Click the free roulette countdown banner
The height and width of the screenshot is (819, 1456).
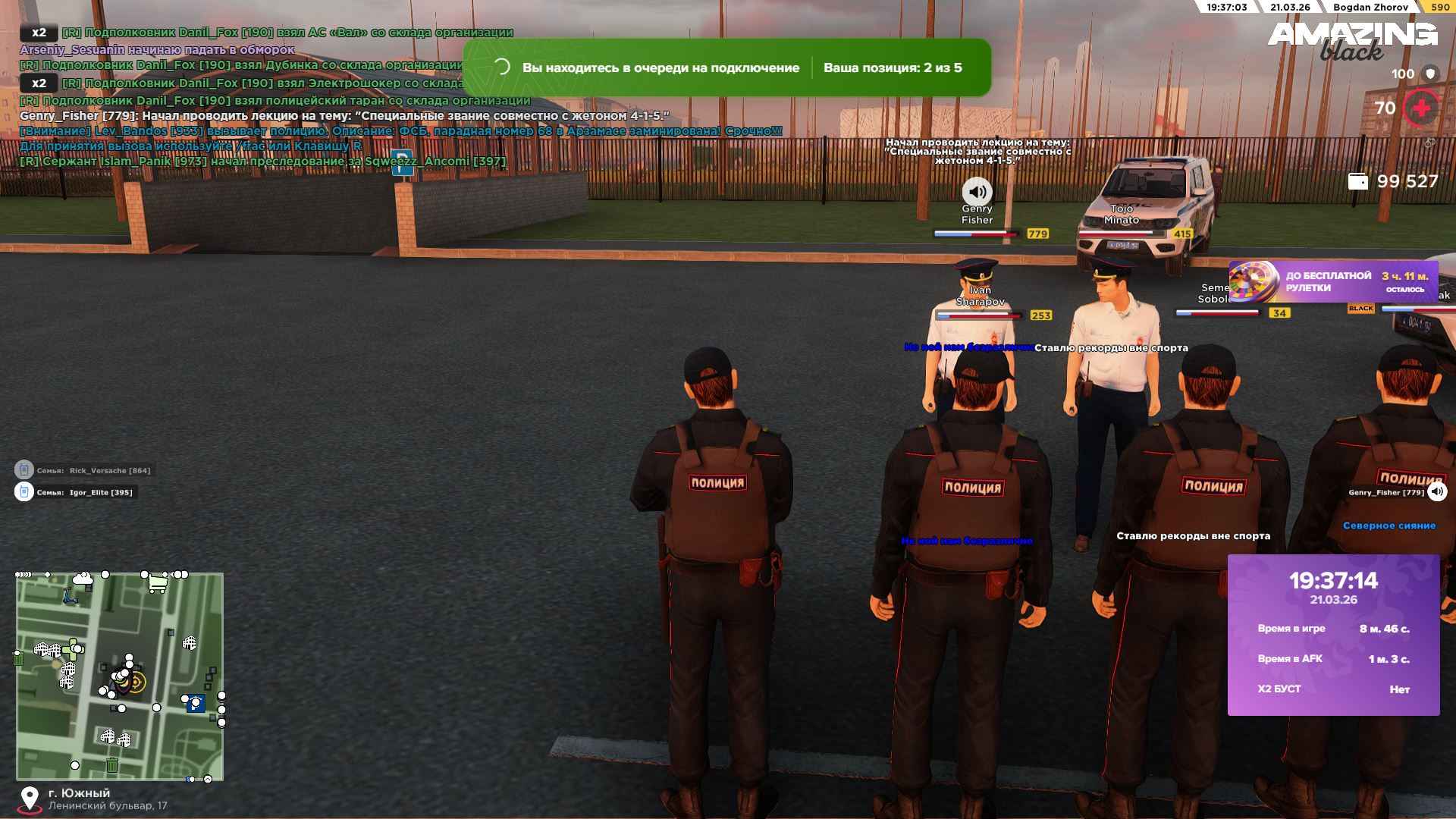tap(1332, 281)
